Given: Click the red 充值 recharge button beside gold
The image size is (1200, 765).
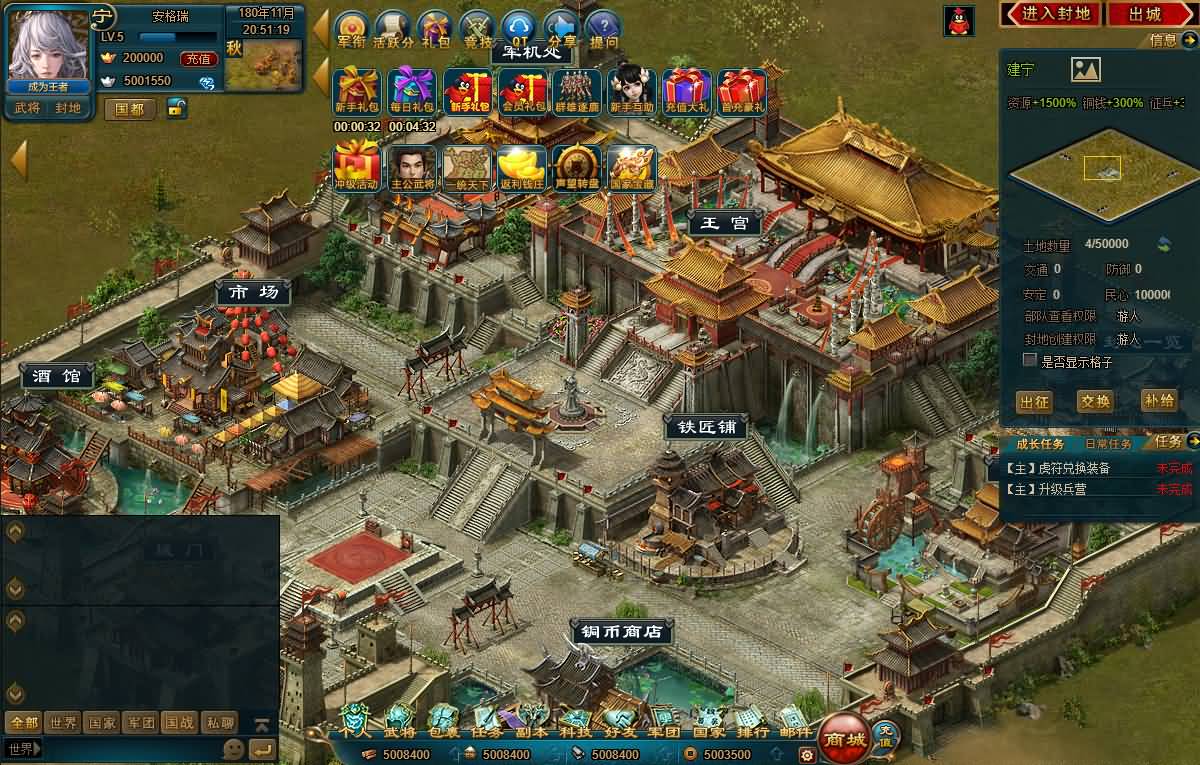Looking at the screenshot, I should click(200, 59).
